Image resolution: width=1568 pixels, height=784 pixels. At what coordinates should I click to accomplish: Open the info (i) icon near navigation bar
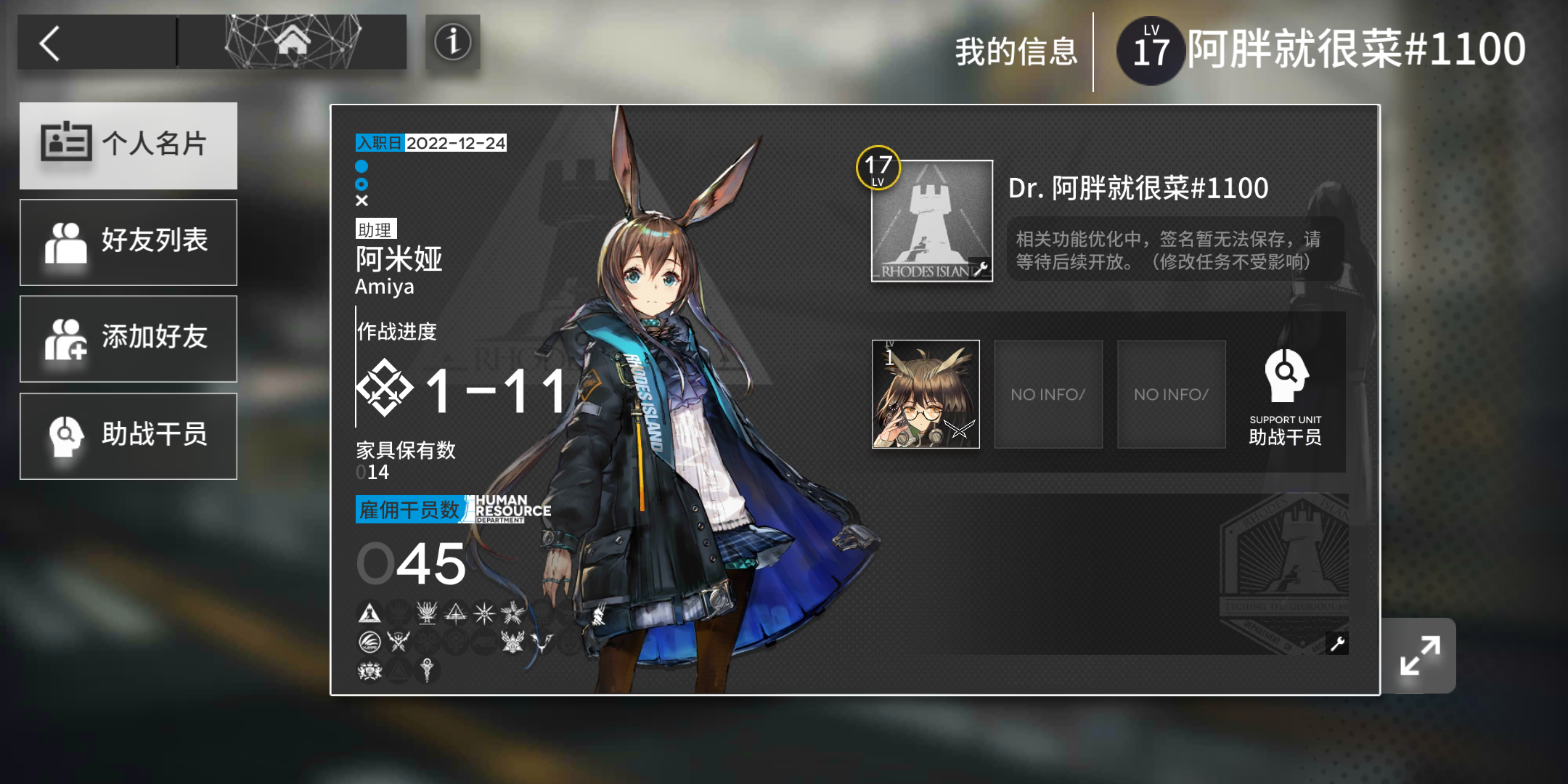(452, 42)
